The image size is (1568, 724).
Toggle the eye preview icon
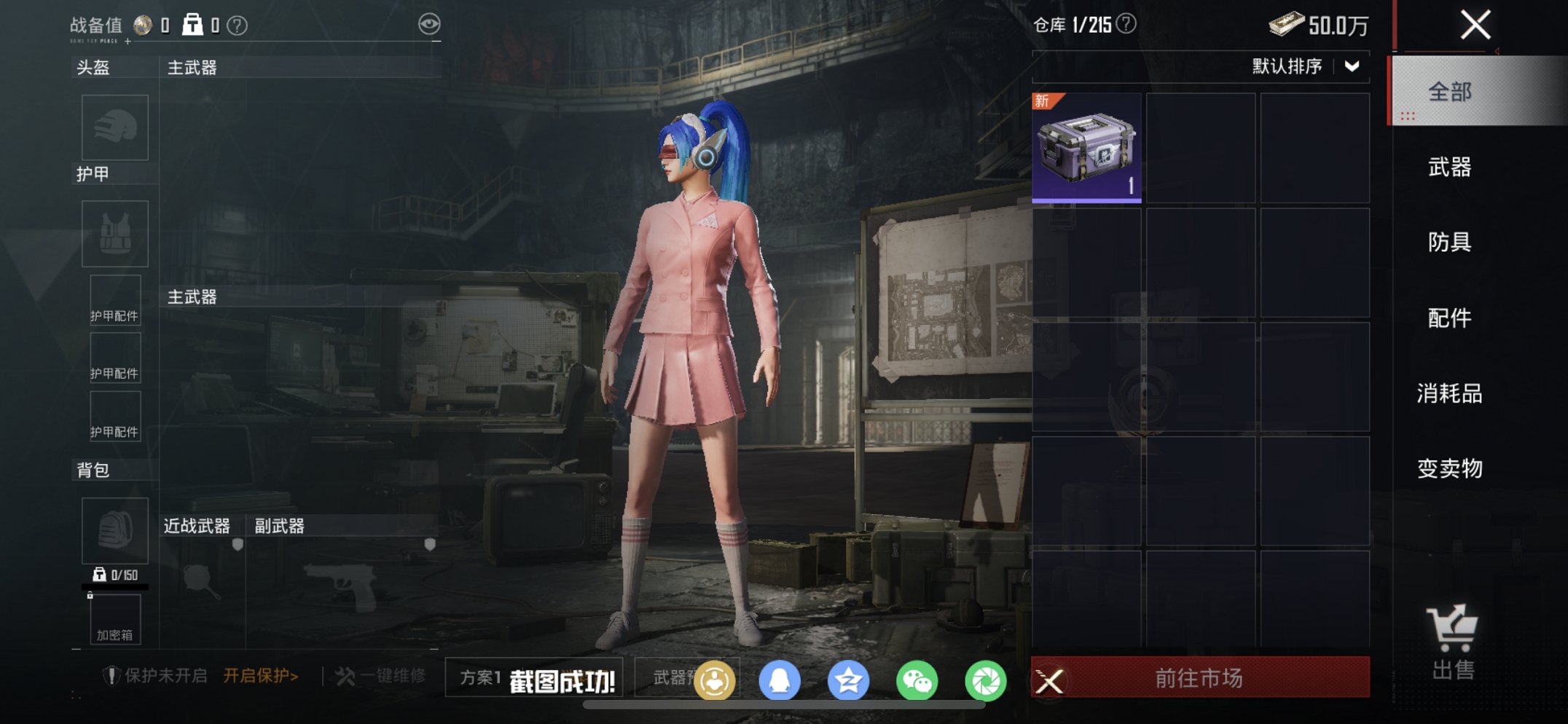431,23
